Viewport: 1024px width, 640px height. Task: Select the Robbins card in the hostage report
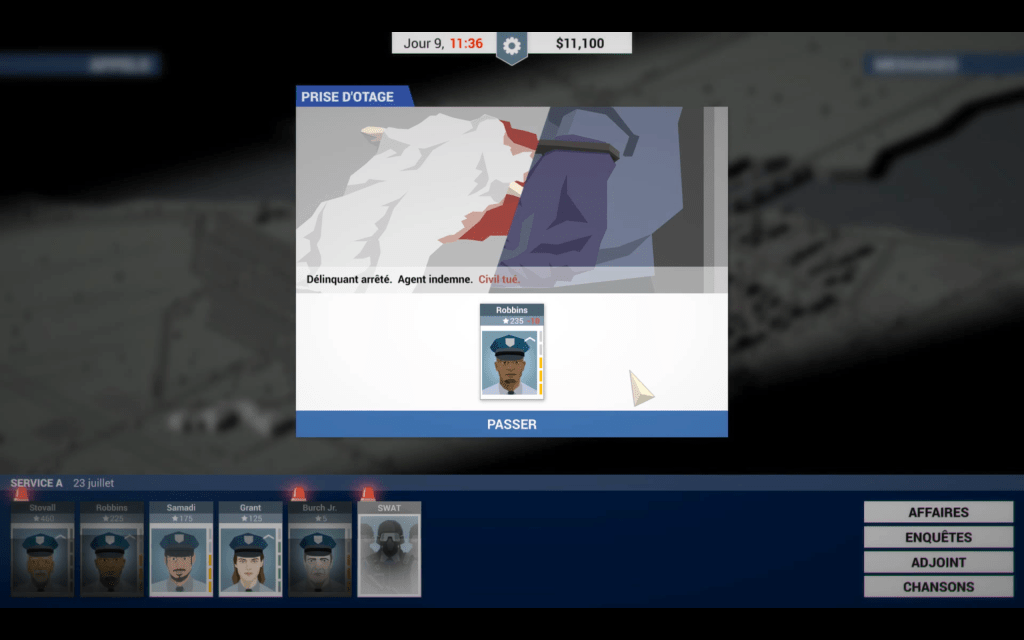click(x=511, y=352)
